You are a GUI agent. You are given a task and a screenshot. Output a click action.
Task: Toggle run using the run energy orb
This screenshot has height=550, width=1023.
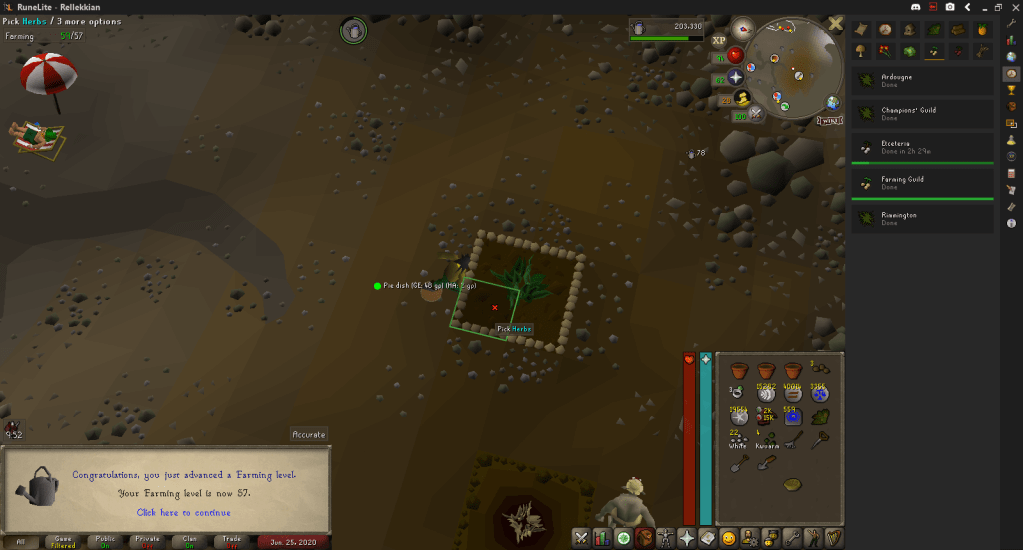point(742,98)
